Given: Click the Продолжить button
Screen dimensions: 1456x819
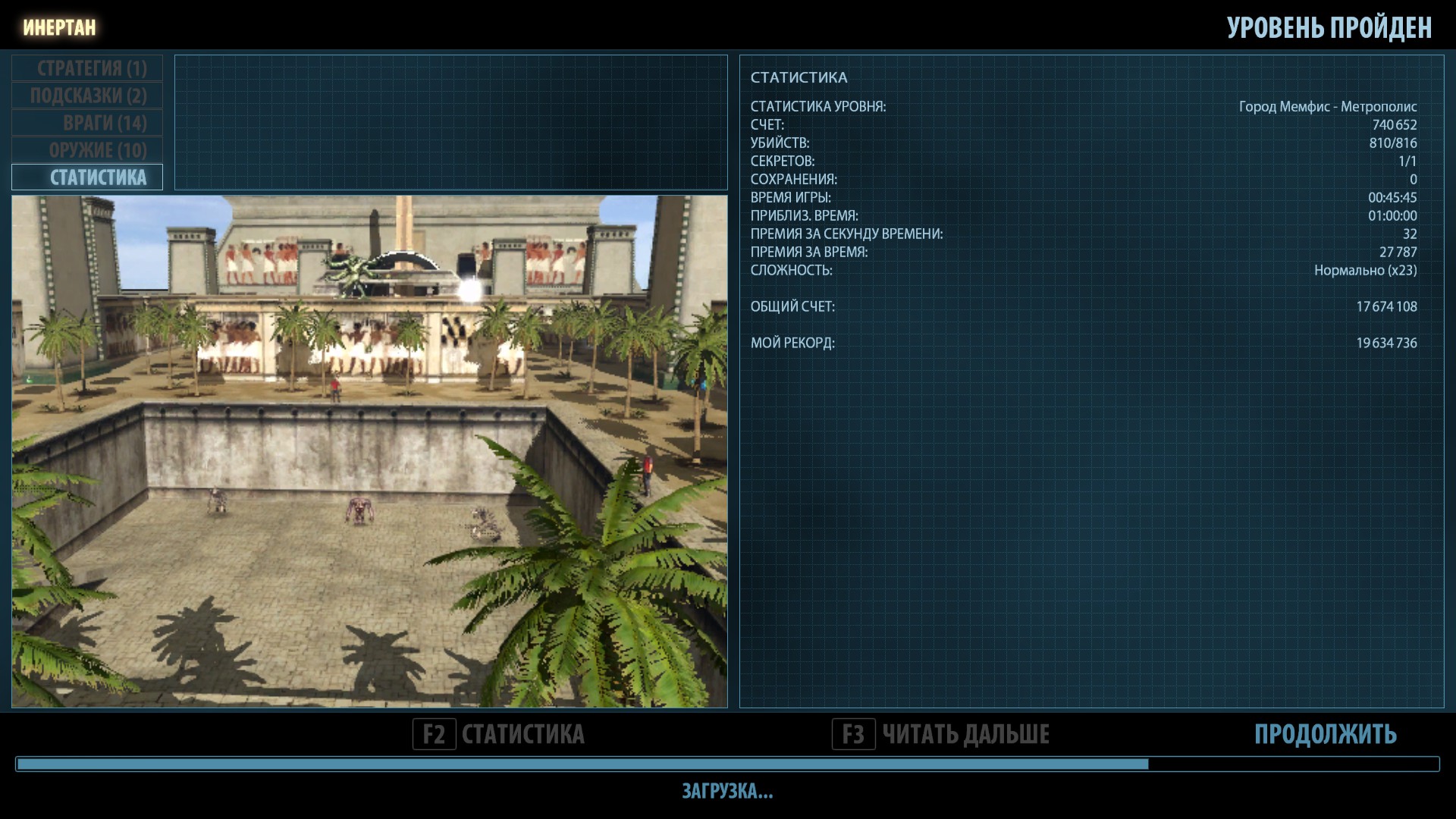Looking at the screenshot, I should tap(1325, 734).
